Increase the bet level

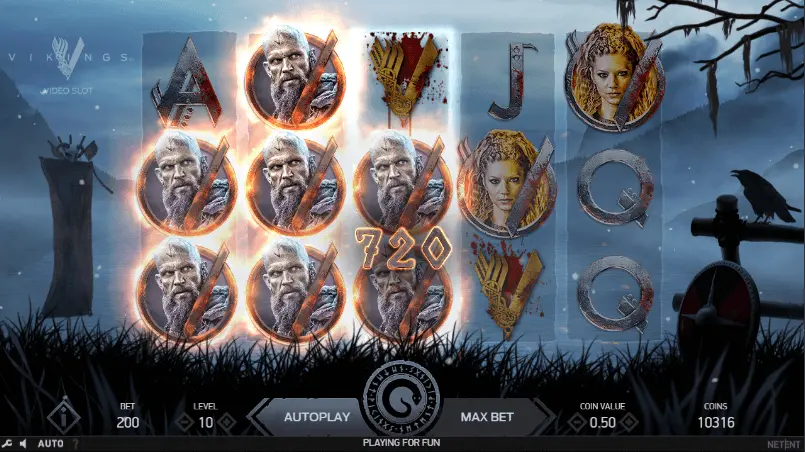point(227,423)
